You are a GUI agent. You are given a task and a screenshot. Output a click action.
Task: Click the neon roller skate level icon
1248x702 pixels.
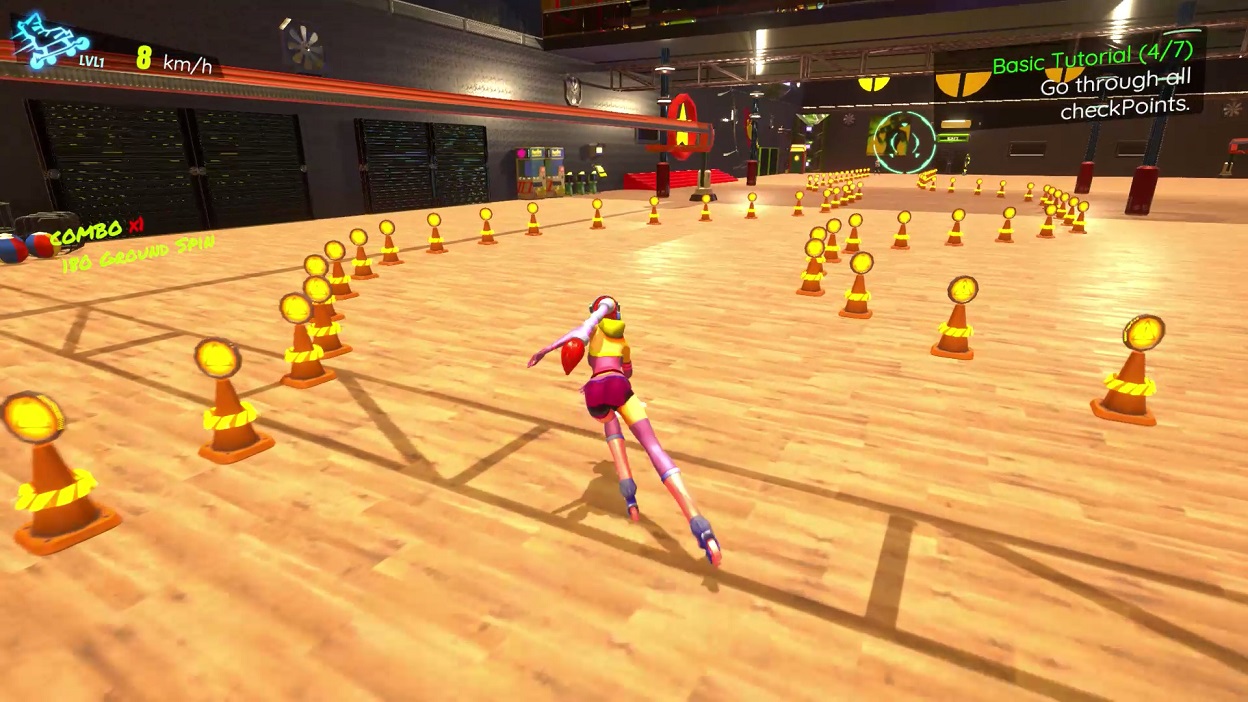(49, 42)
